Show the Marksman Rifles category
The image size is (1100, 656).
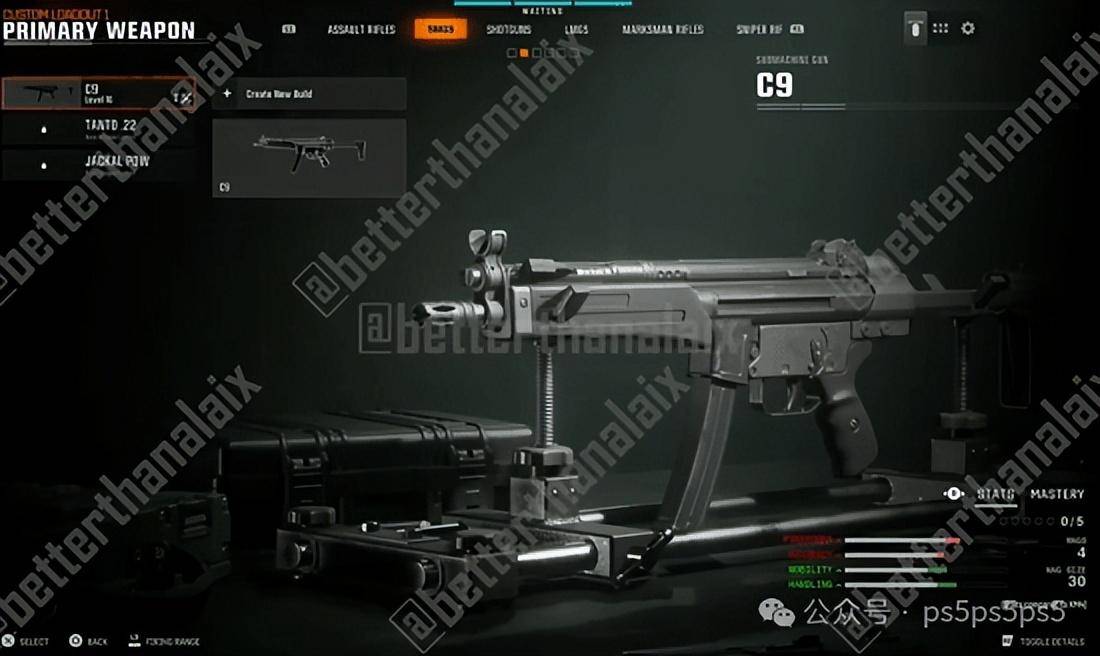point(662,30)
